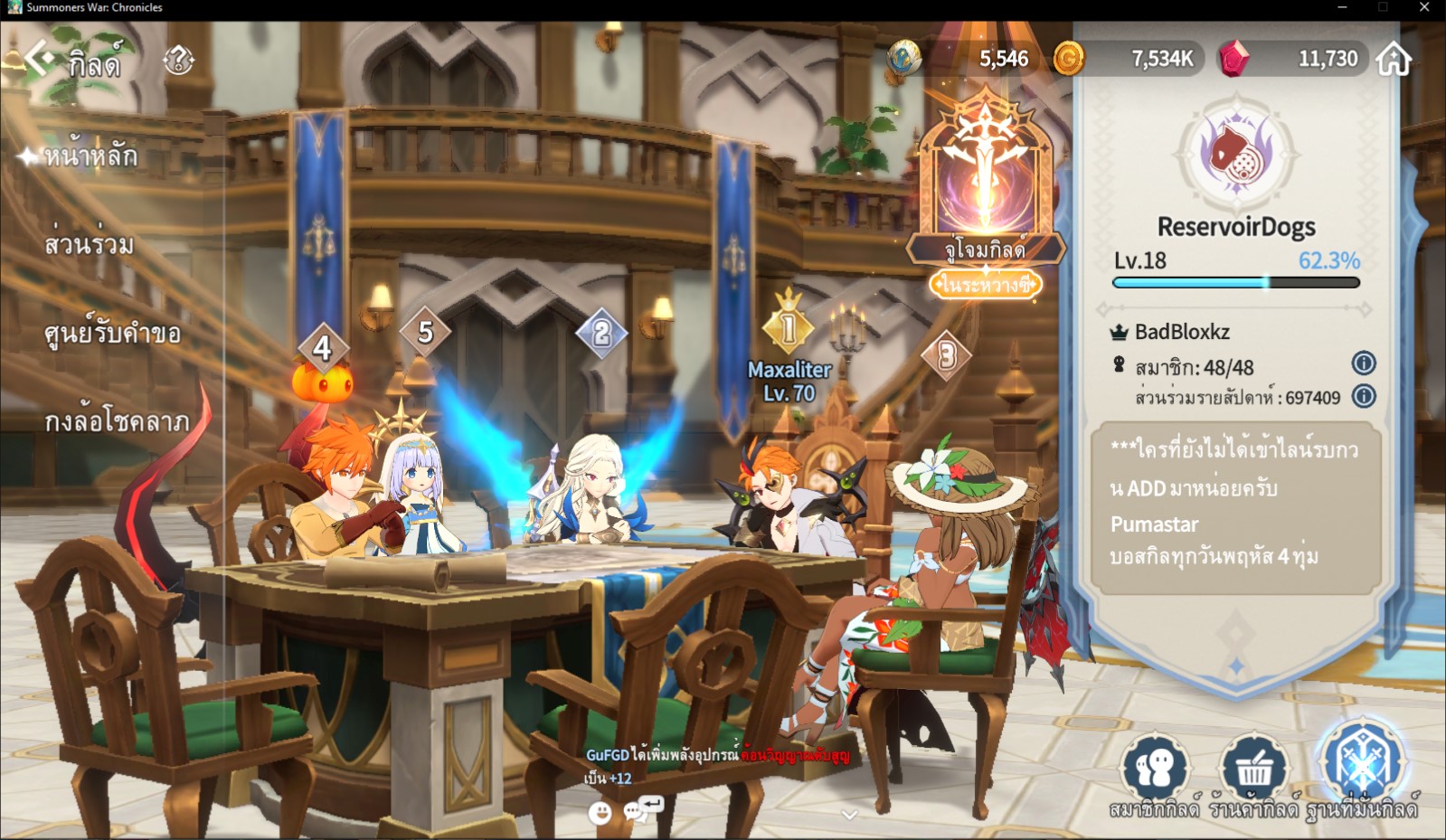Viewport: 1446px width, 840px height.
Task: Go back using the arrow beside กิลด์
Action: [37, 58]
